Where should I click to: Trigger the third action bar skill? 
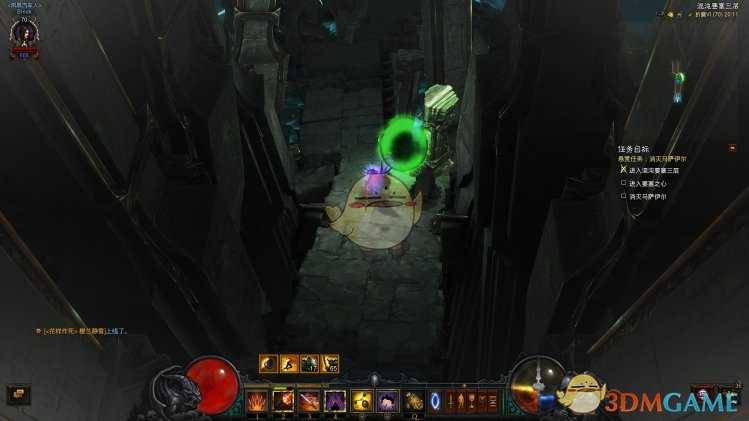point(309,401)
